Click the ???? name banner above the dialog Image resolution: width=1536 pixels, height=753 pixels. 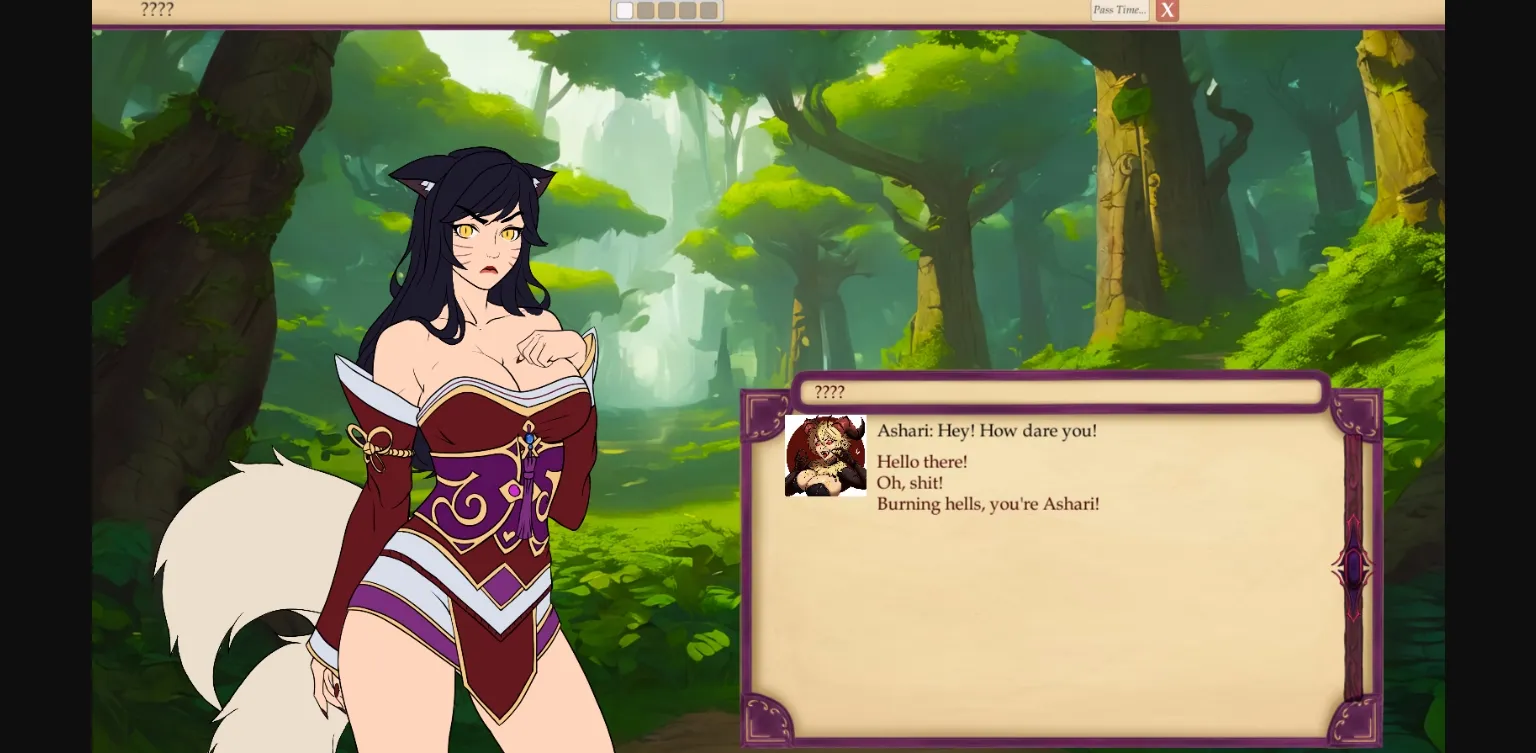click(x=1060, y=392)
